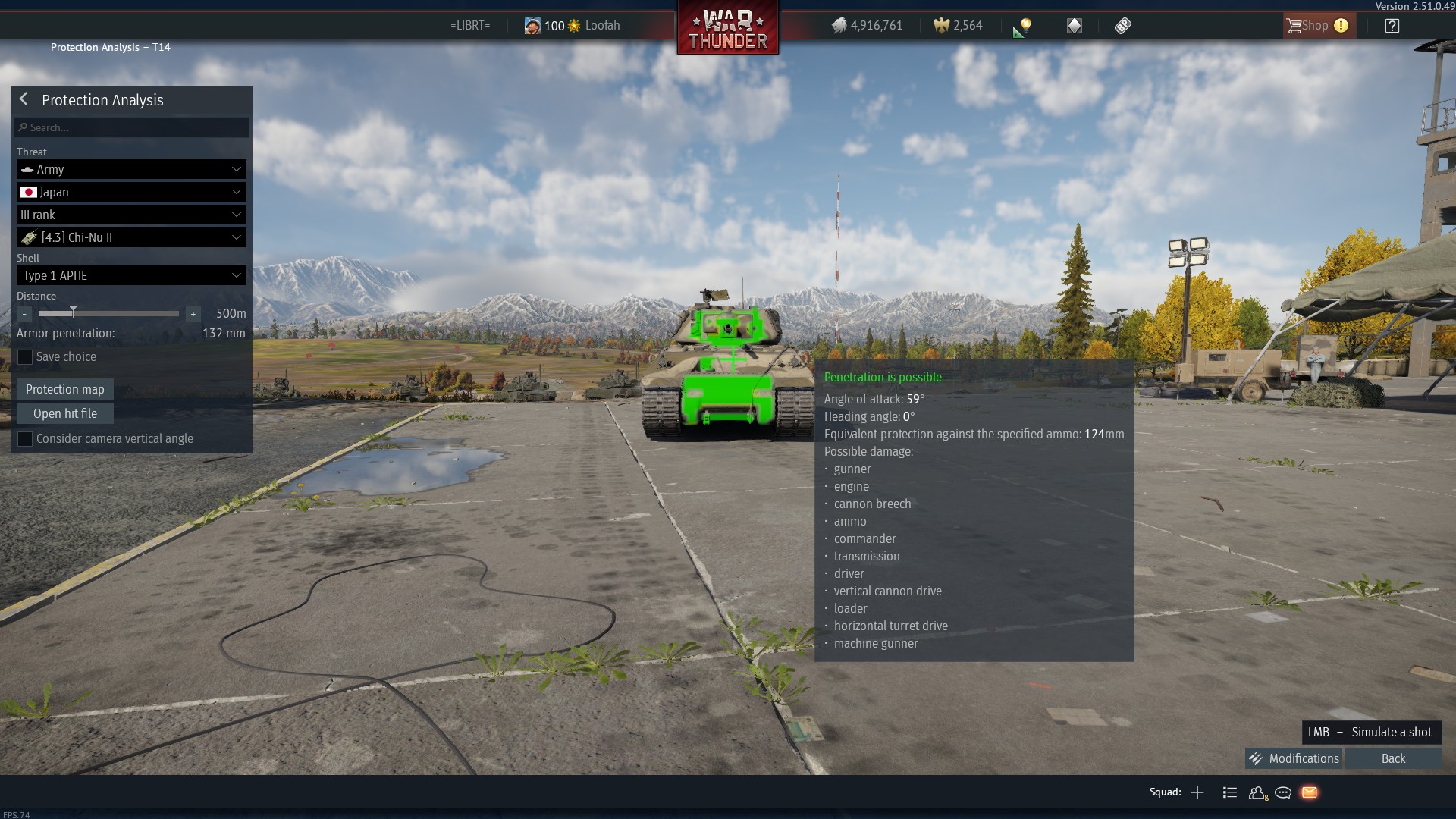Show the Protection map
This screenshot has width=1456, height=819.
(65, 389)
